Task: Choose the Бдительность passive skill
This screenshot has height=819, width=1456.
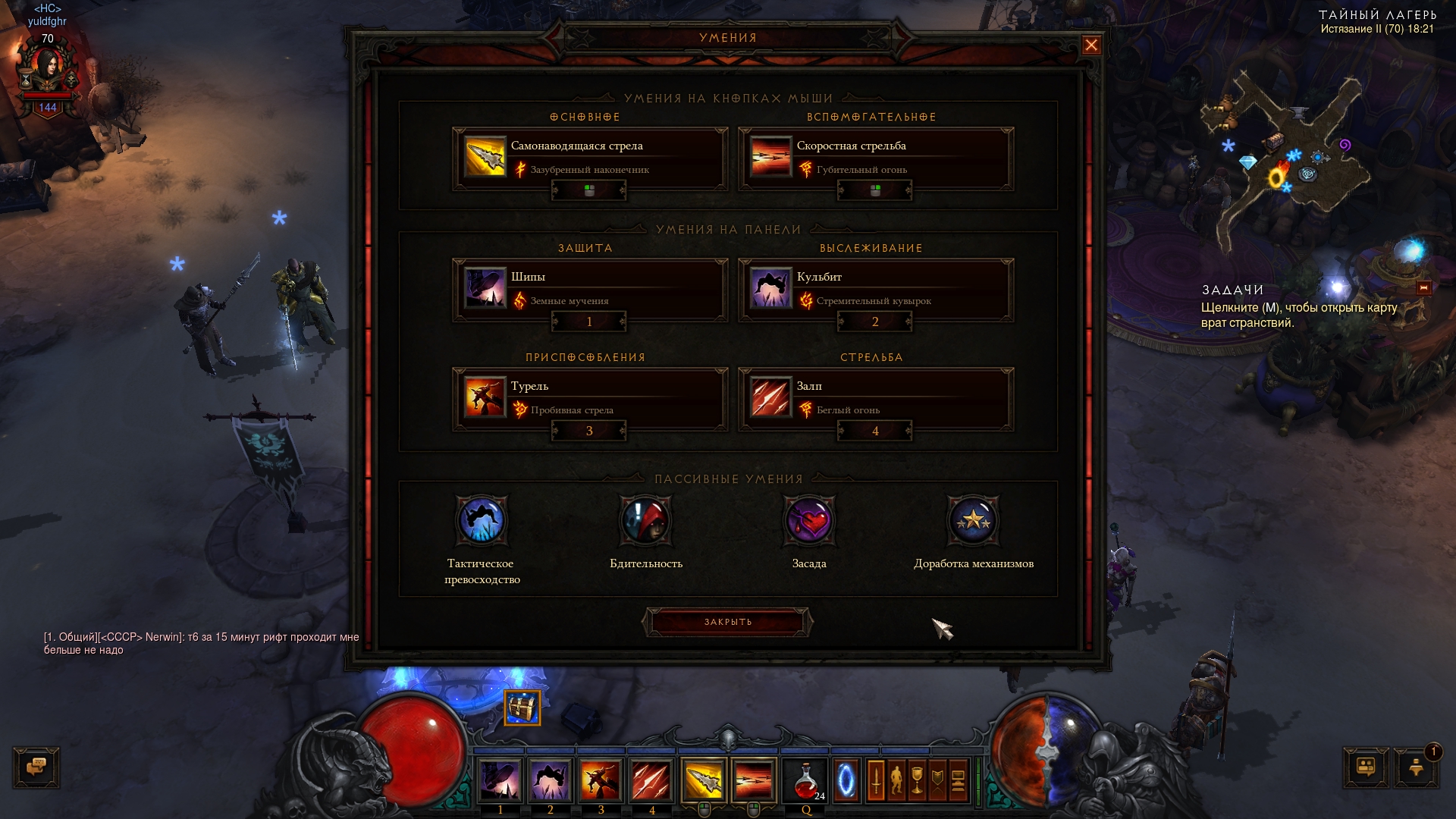Action: 646,521
